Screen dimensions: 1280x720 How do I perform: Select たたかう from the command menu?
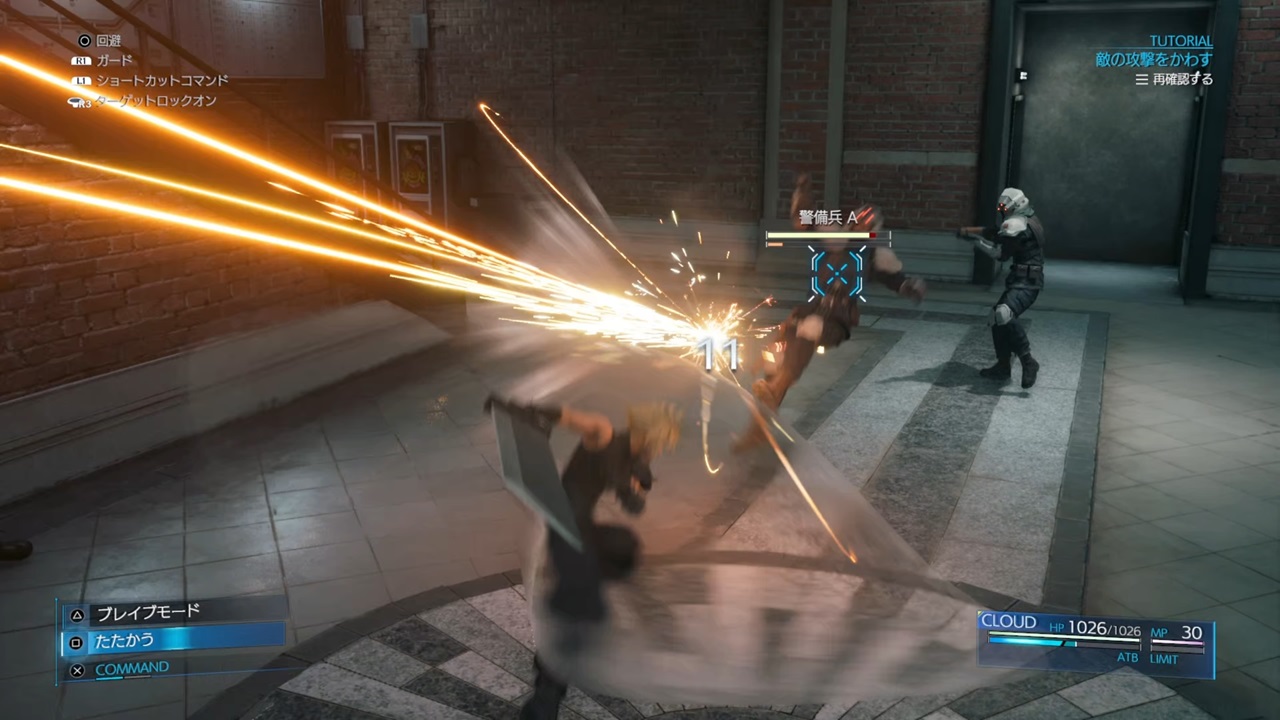(123, 641)
